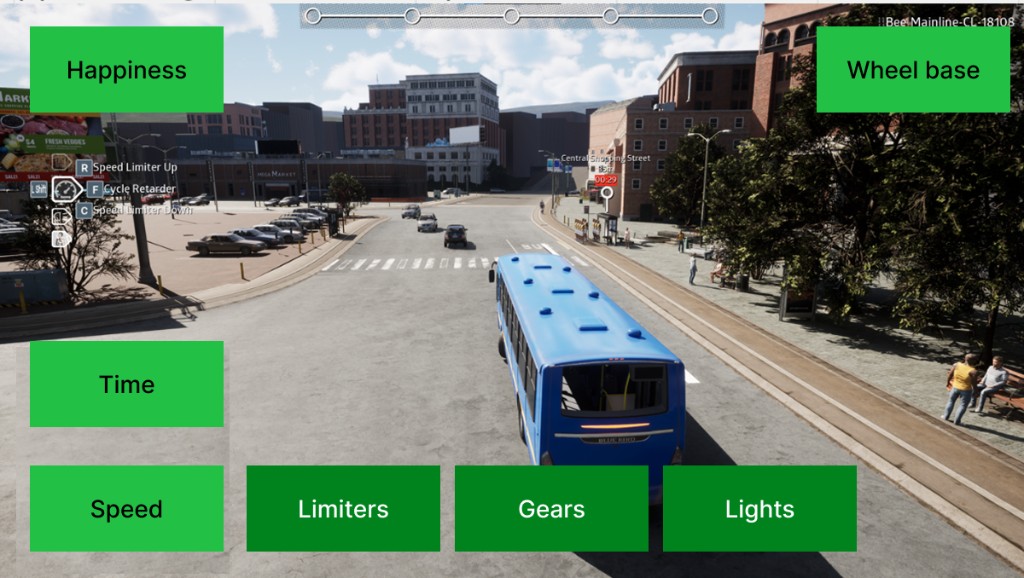Select the middle node of top progress bar
1024x578 pixels.
point(511,16)
